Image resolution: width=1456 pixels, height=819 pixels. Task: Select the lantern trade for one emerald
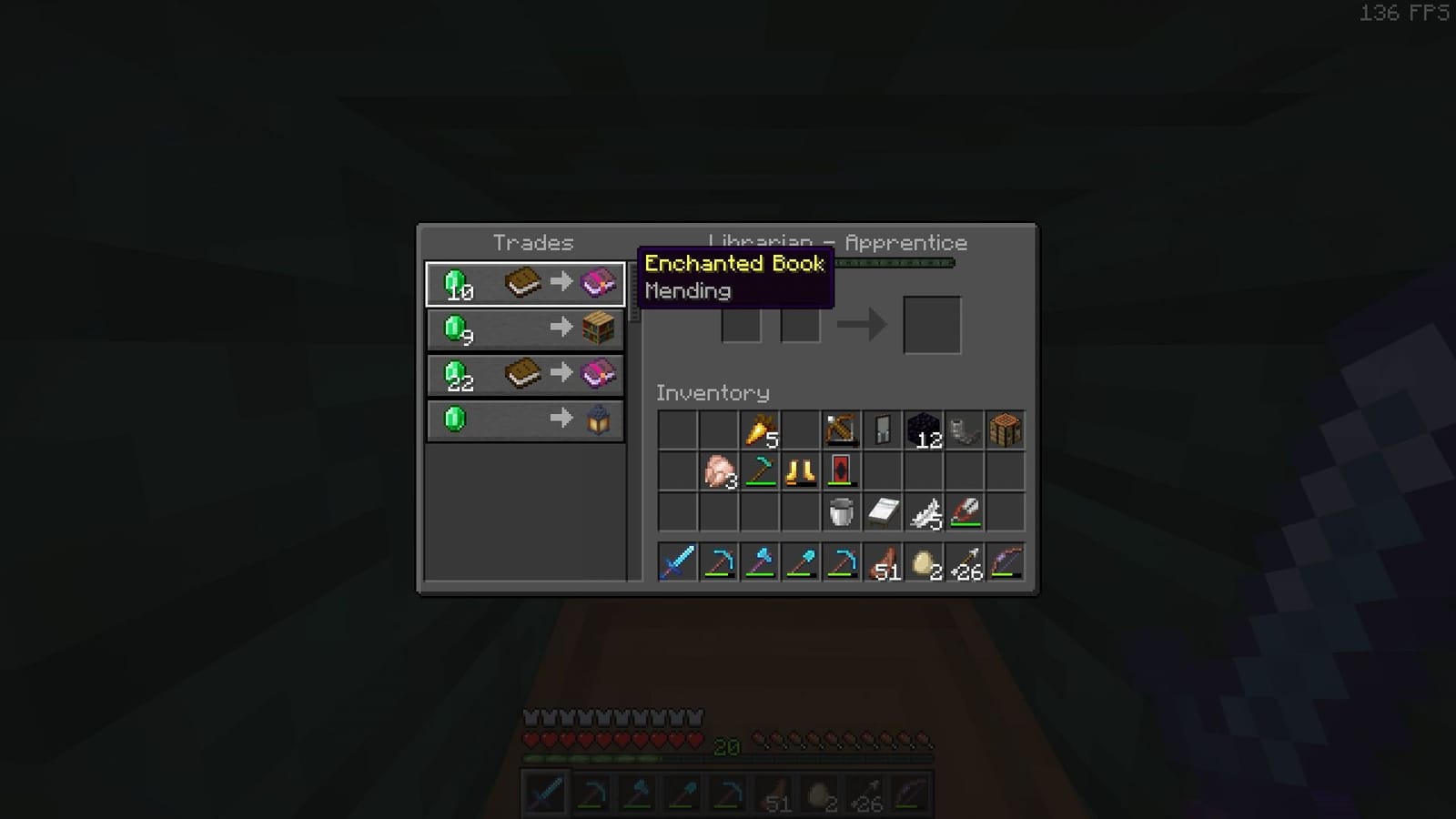(525, 419)
